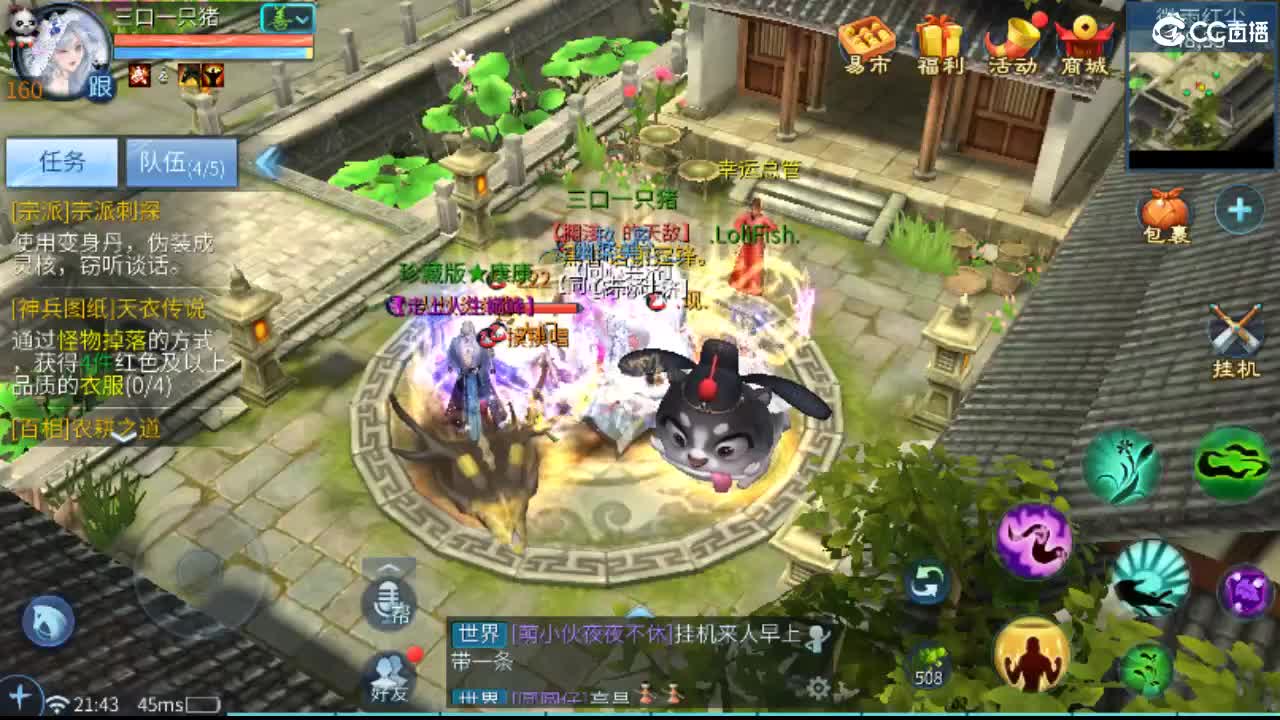Tap the golden fist attack skill icon

[1032, 655]
